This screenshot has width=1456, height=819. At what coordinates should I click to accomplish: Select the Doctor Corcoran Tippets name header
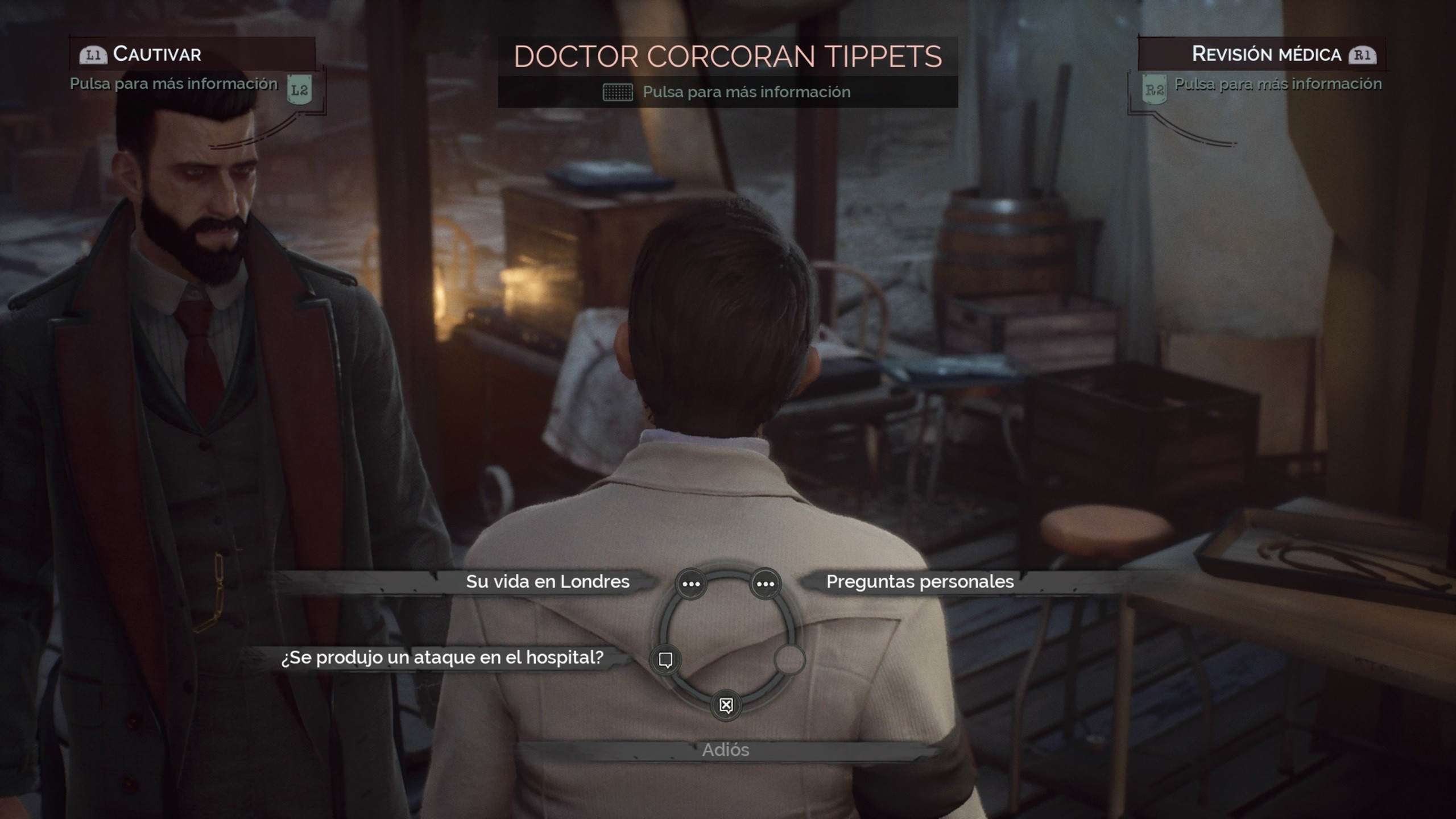727,56
